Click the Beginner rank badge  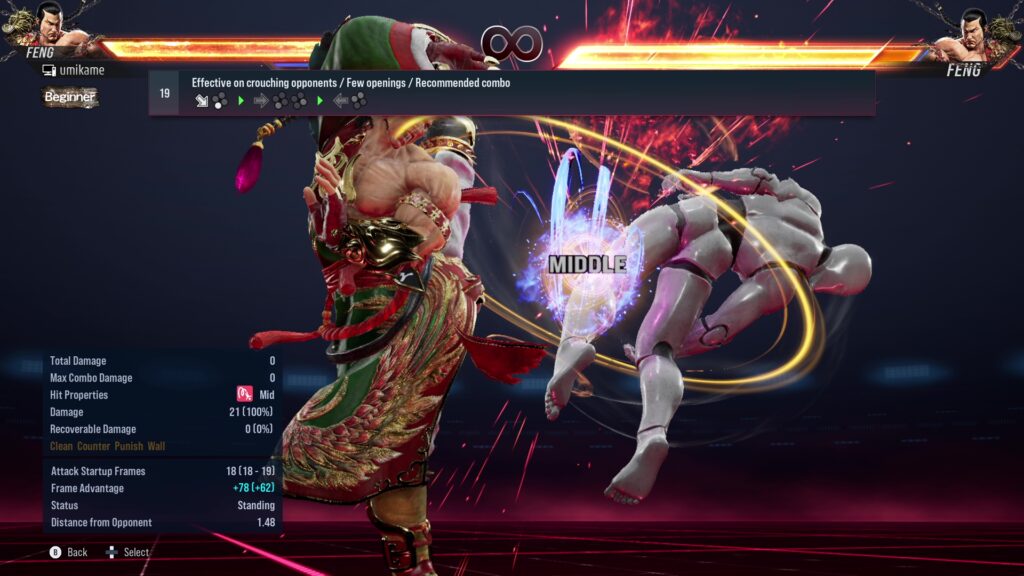[x=70, y=97]
